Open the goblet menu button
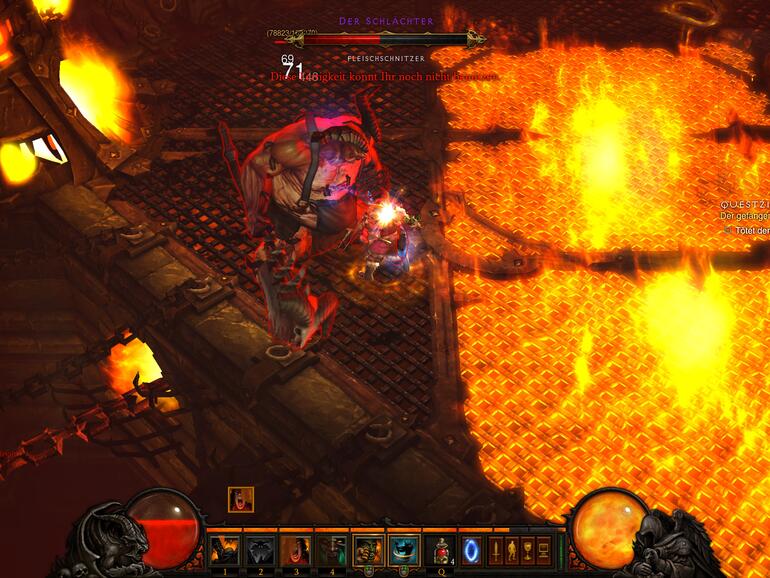Viewport: 770px width, 578px height. 528,550
